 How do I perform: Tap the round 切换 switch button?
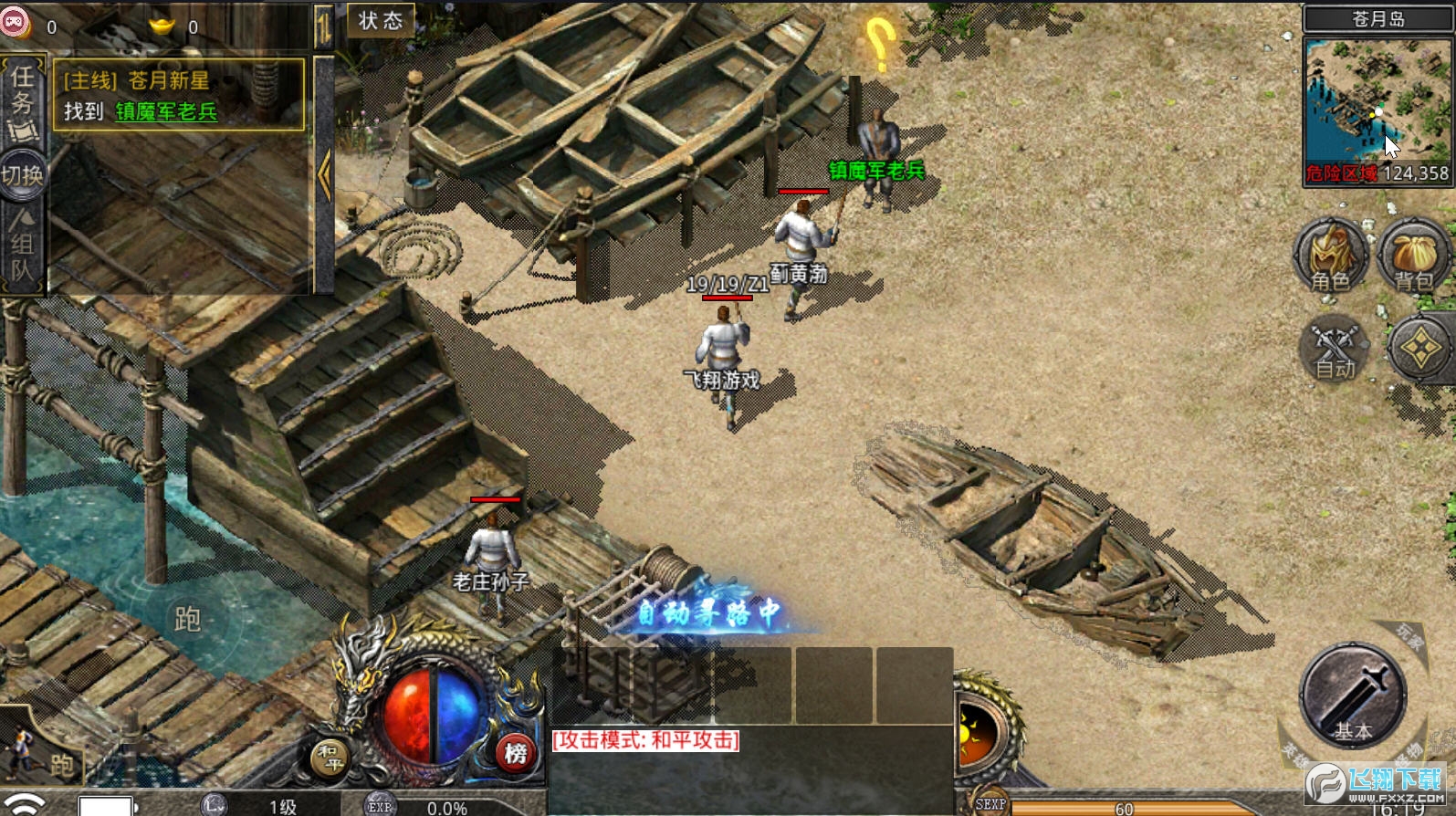coord(22,174)
